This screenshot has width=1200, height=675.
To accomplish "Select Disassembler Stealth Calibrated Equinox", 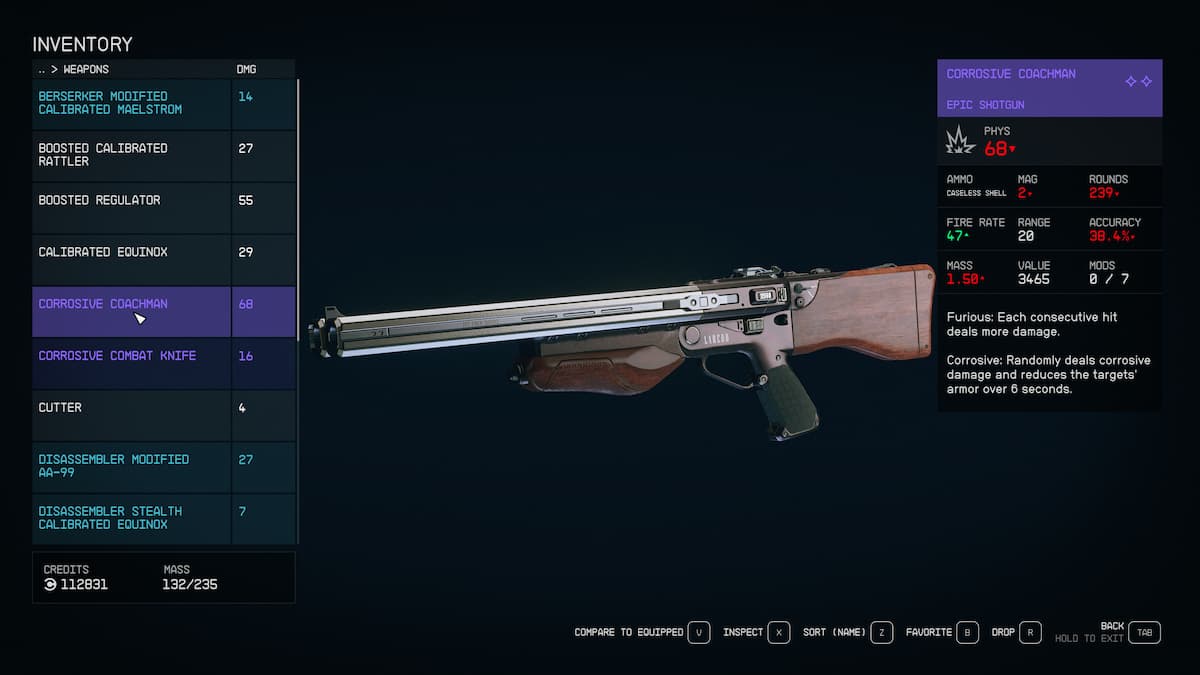I will click(x=130, y=518).
